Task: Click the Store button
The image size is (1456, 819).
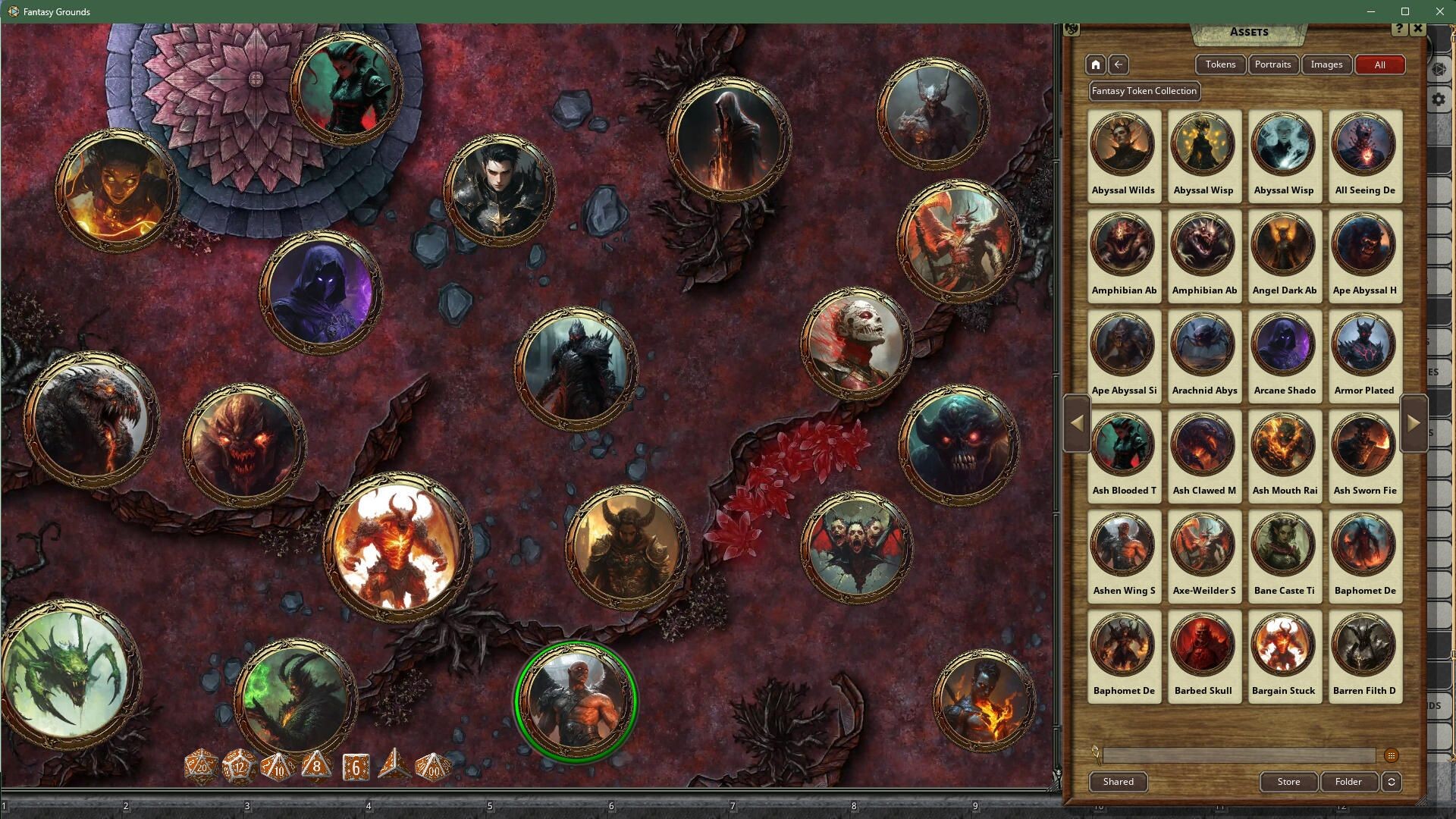Action: [1288, 782]
